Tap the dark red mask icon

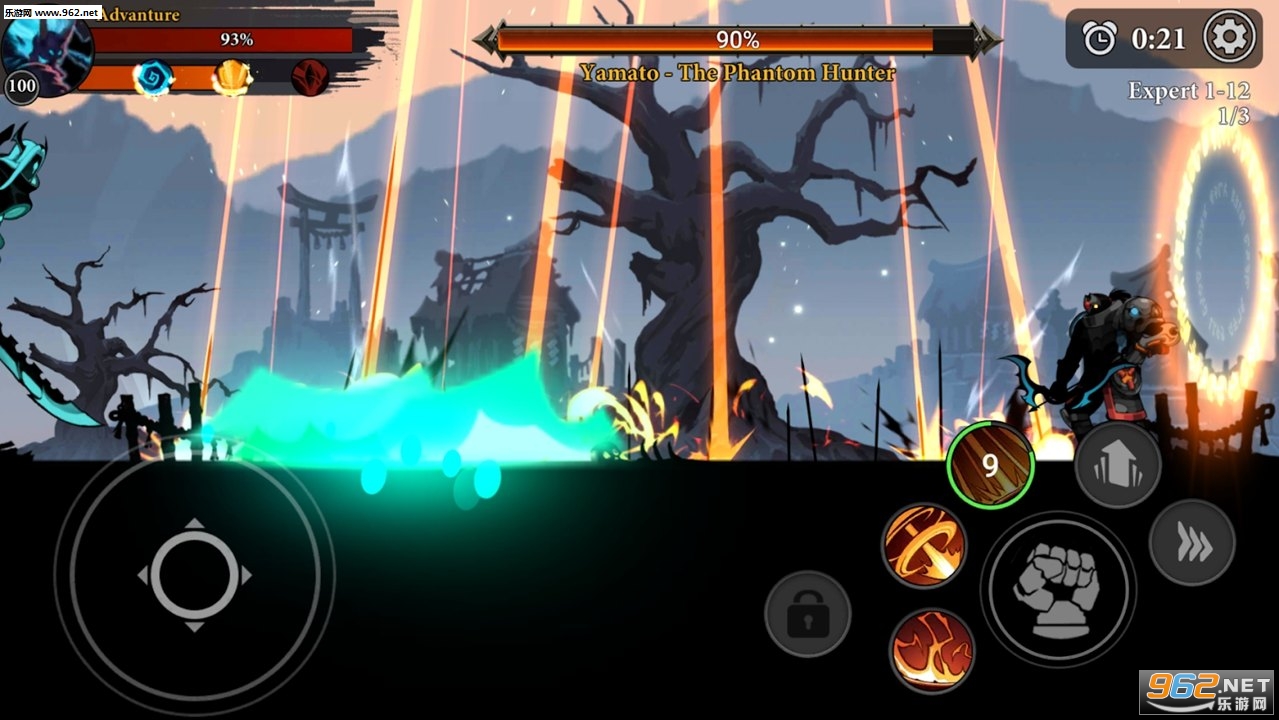click(x=310, y=77)
